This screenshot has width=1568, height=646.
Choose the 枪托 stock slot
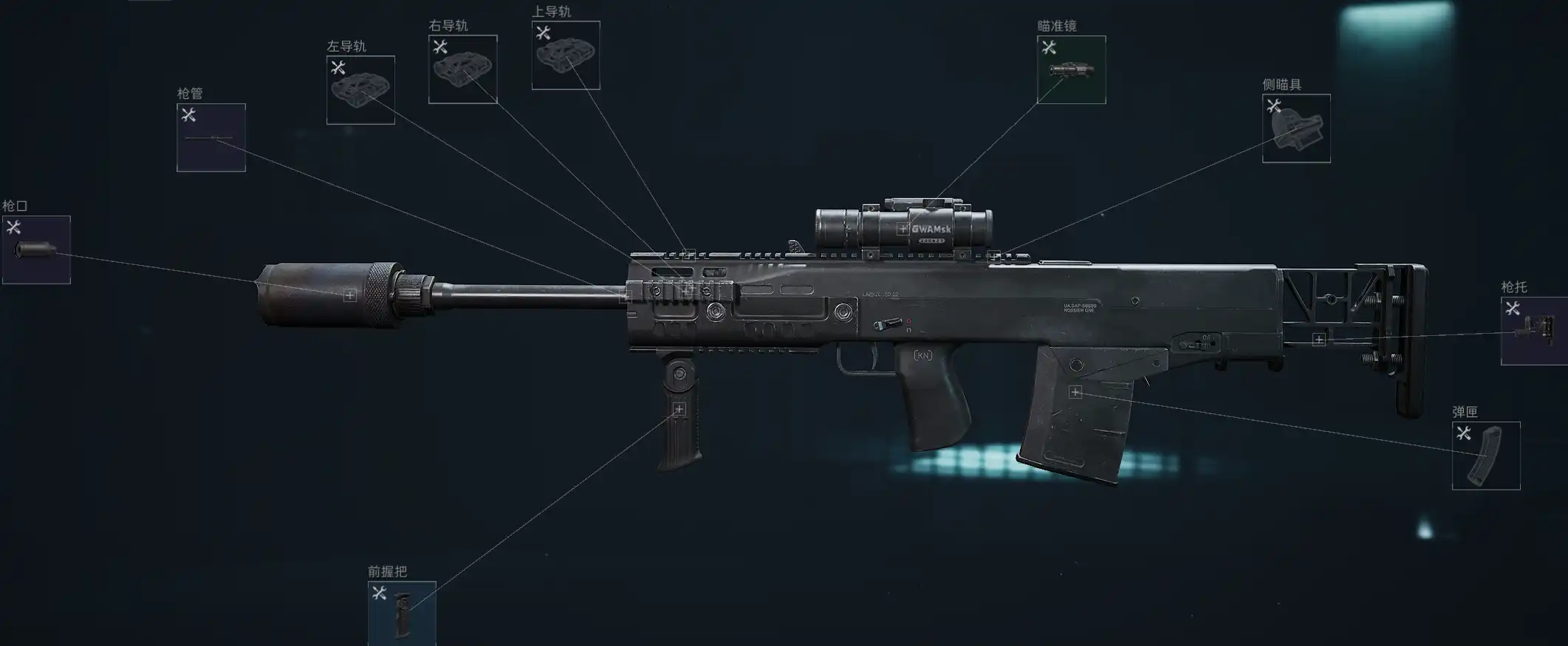(x=1534, y=331)
